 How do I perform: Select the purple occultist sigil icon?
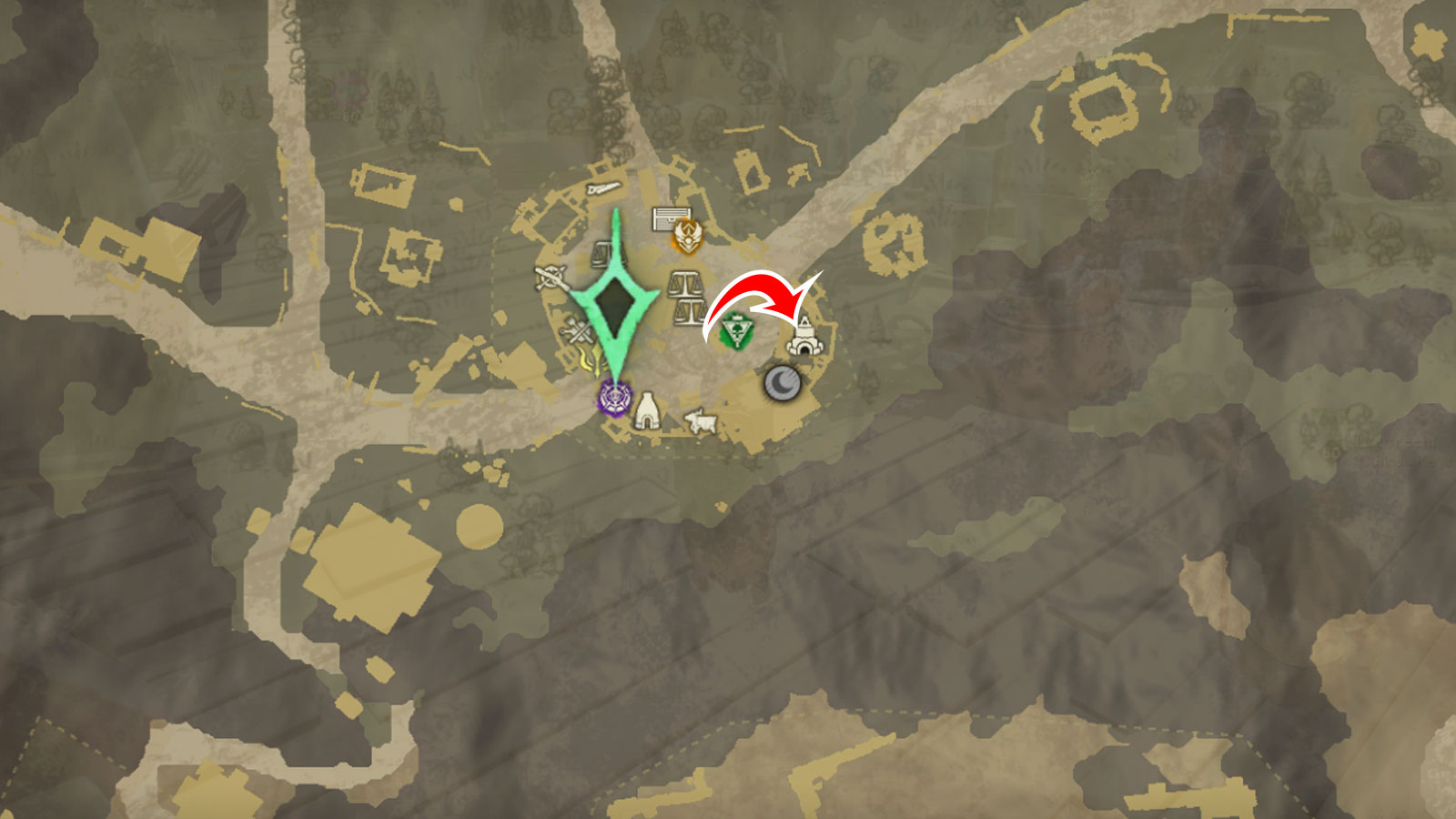click(x=613, y=399)
